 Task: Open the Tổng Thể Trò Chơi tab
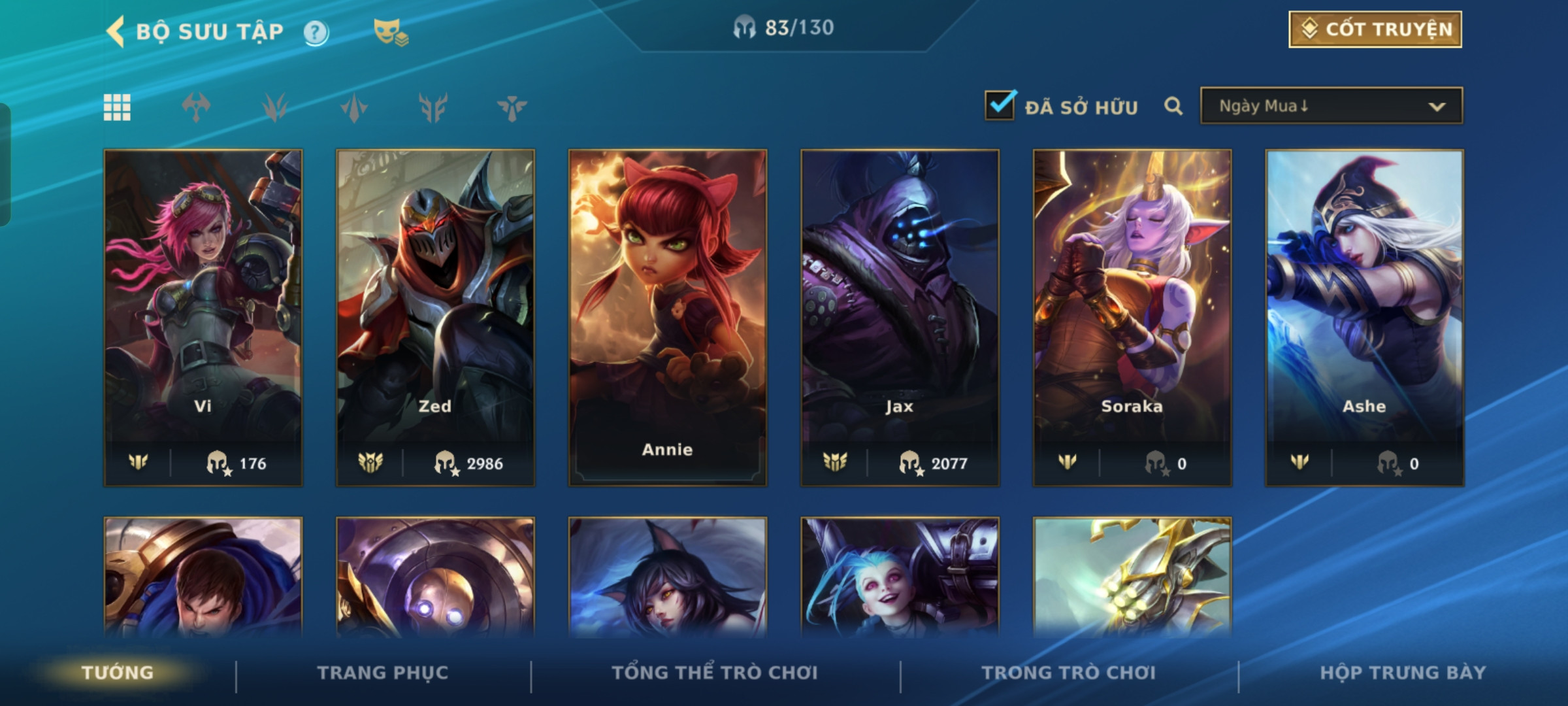point(715,673)
